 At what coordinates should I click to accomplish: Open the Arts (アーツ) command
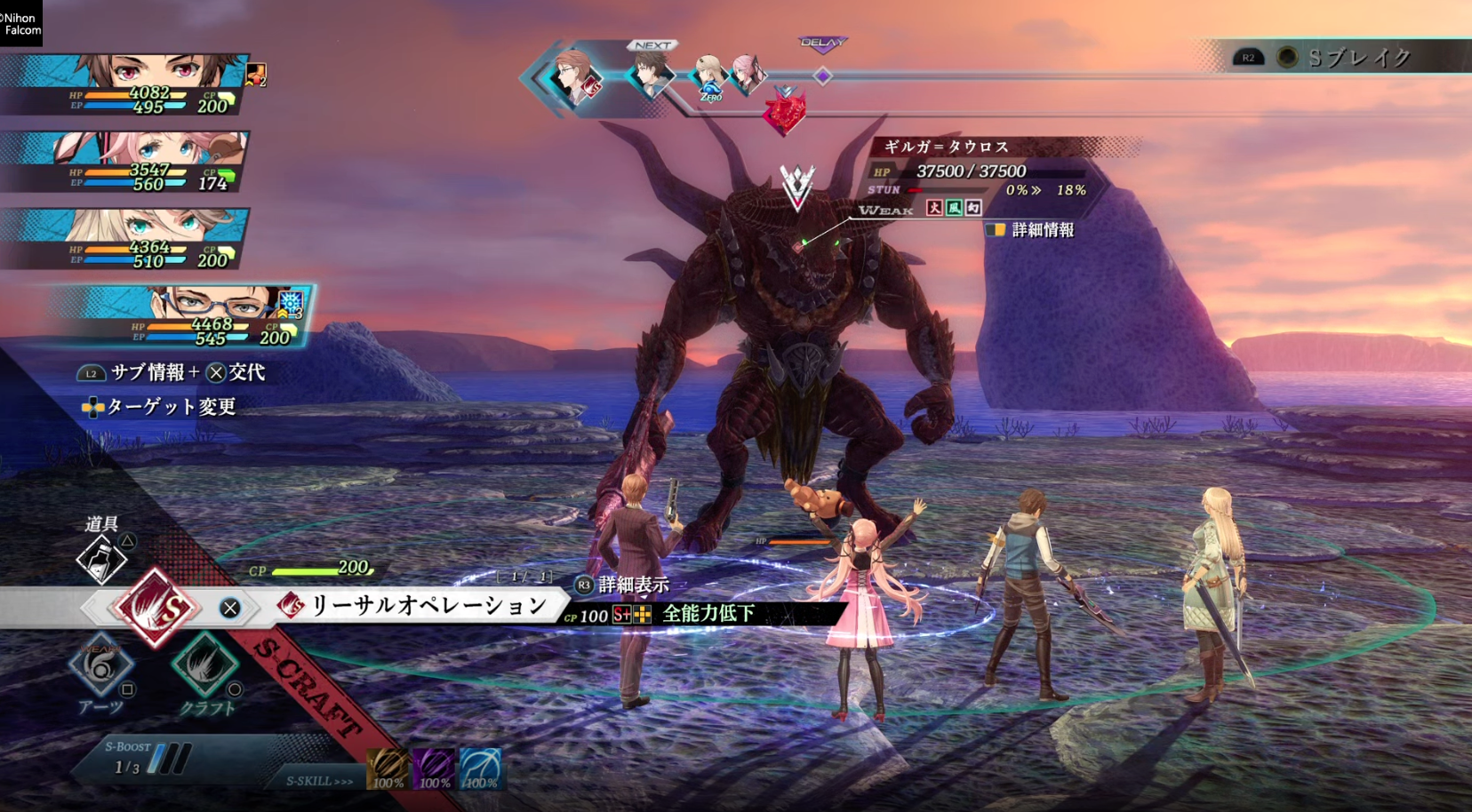100,666
